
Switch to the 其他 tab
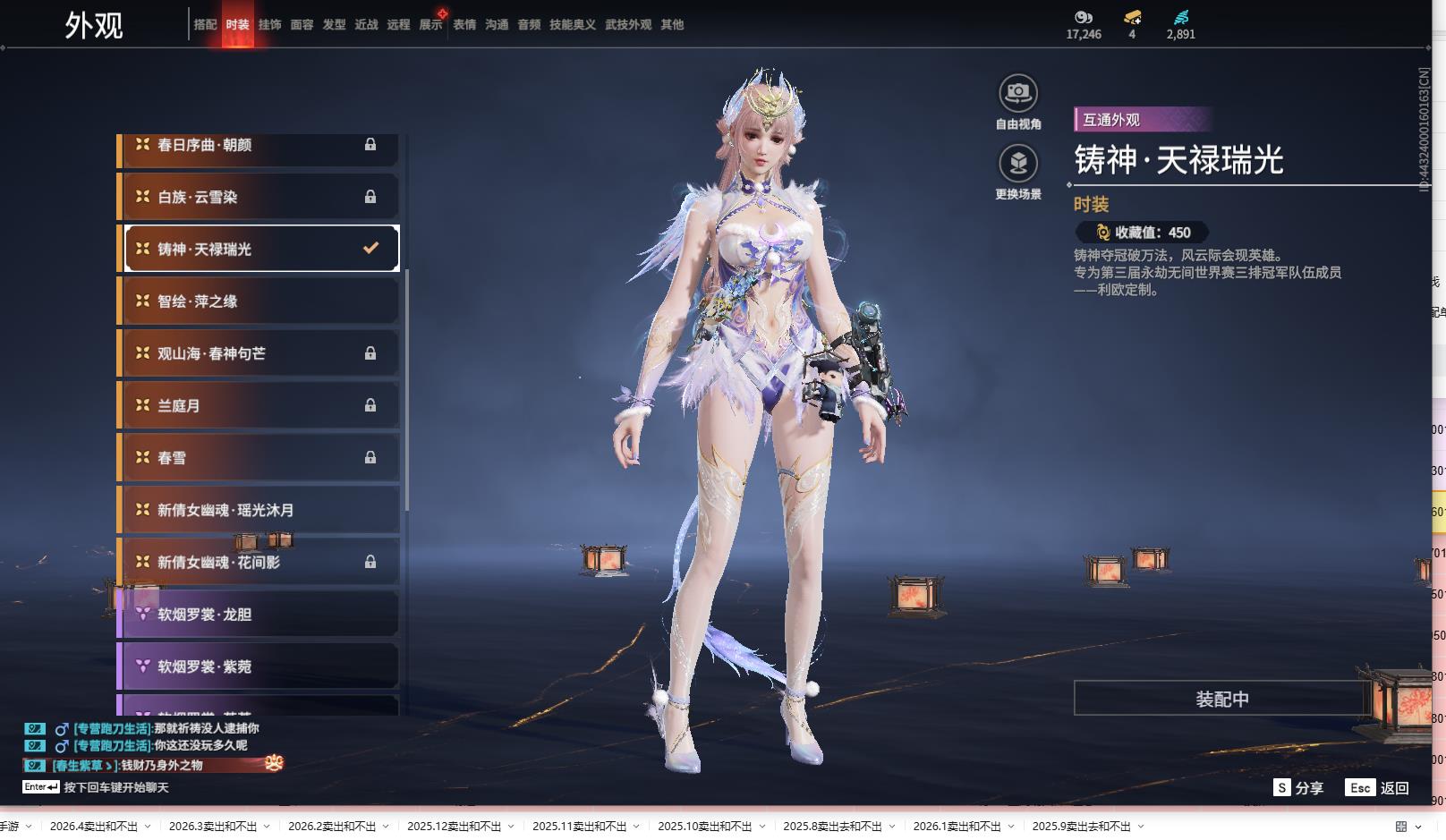coord(672,25)
